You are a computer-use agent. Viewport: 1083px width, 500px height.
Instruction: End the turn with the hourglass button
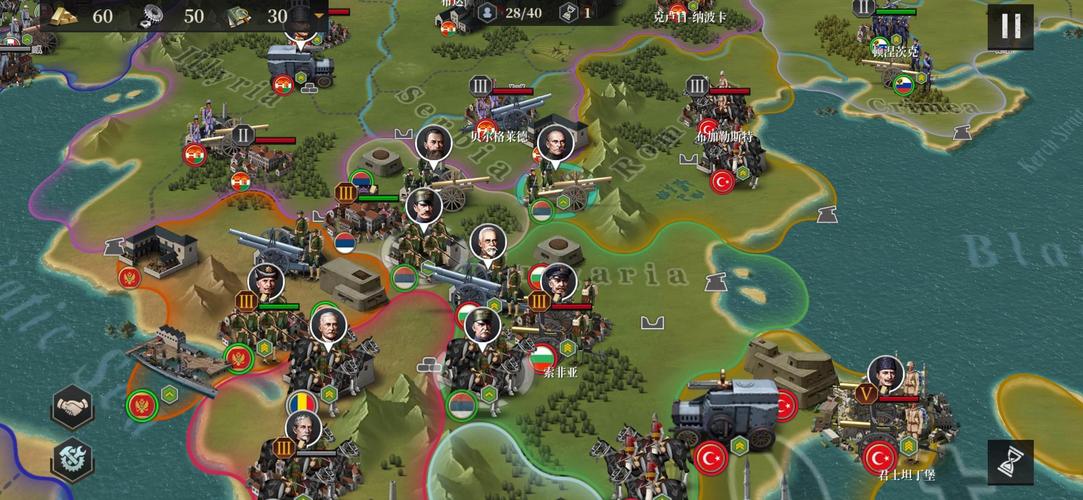1010,461
